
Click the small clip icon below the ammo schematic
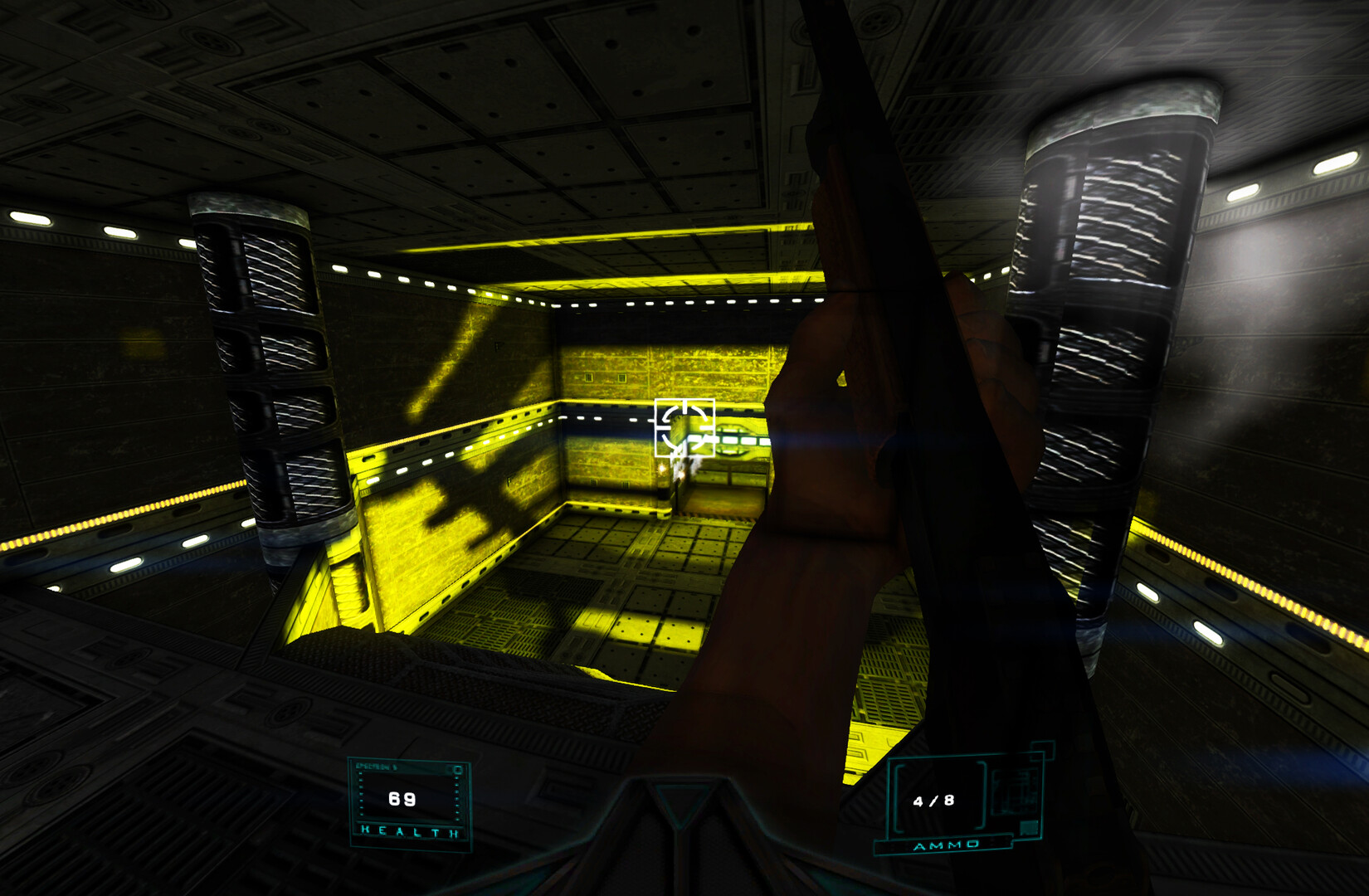click(1029, 827)
